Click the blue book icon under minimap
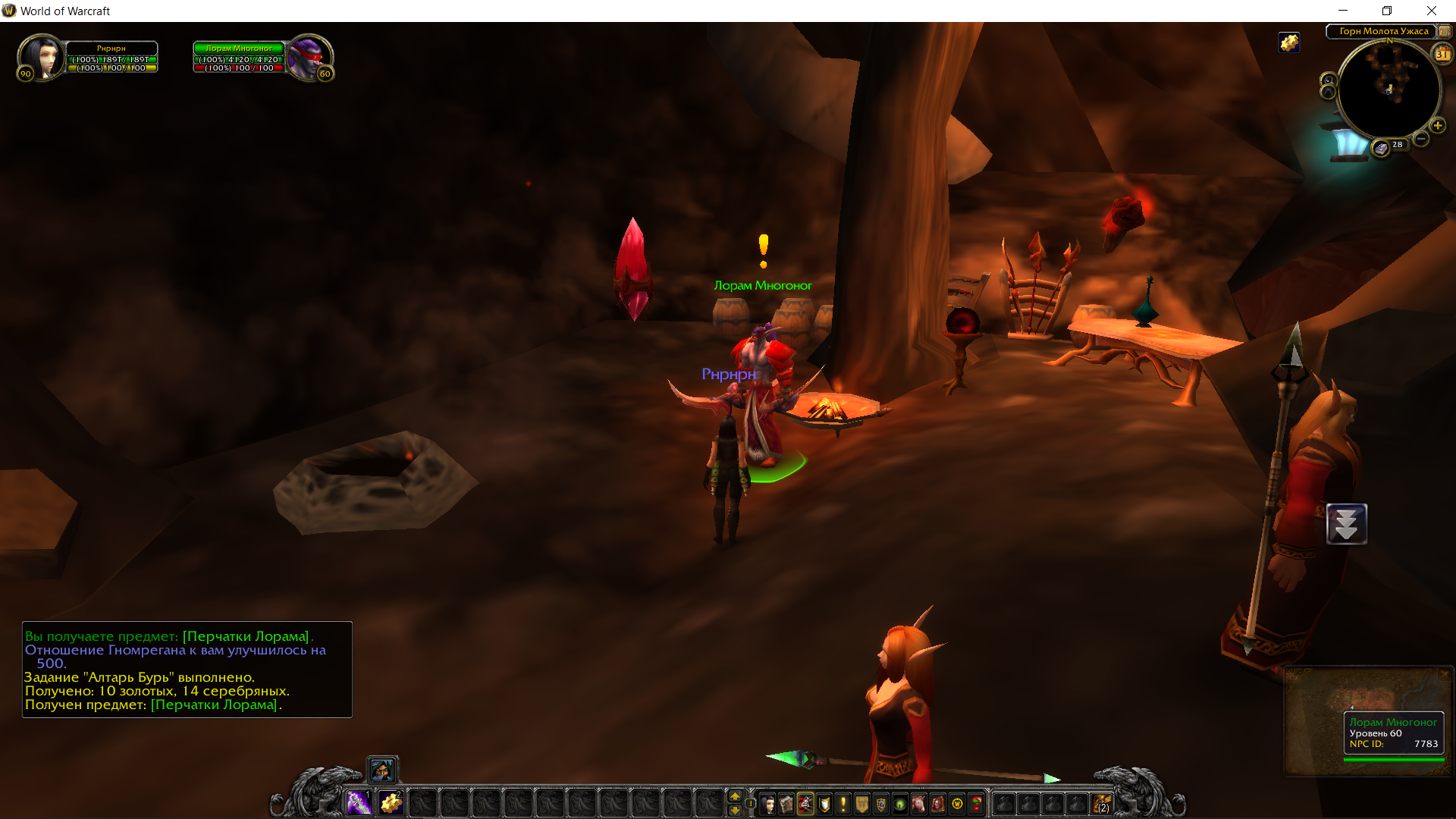 click(1381, 148)
